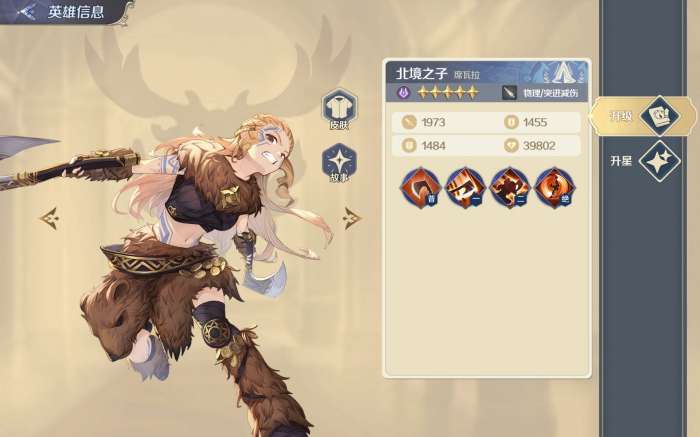Go back using the top-left arrow
Screen dimensions: 700x437
[x=25, y=12]
